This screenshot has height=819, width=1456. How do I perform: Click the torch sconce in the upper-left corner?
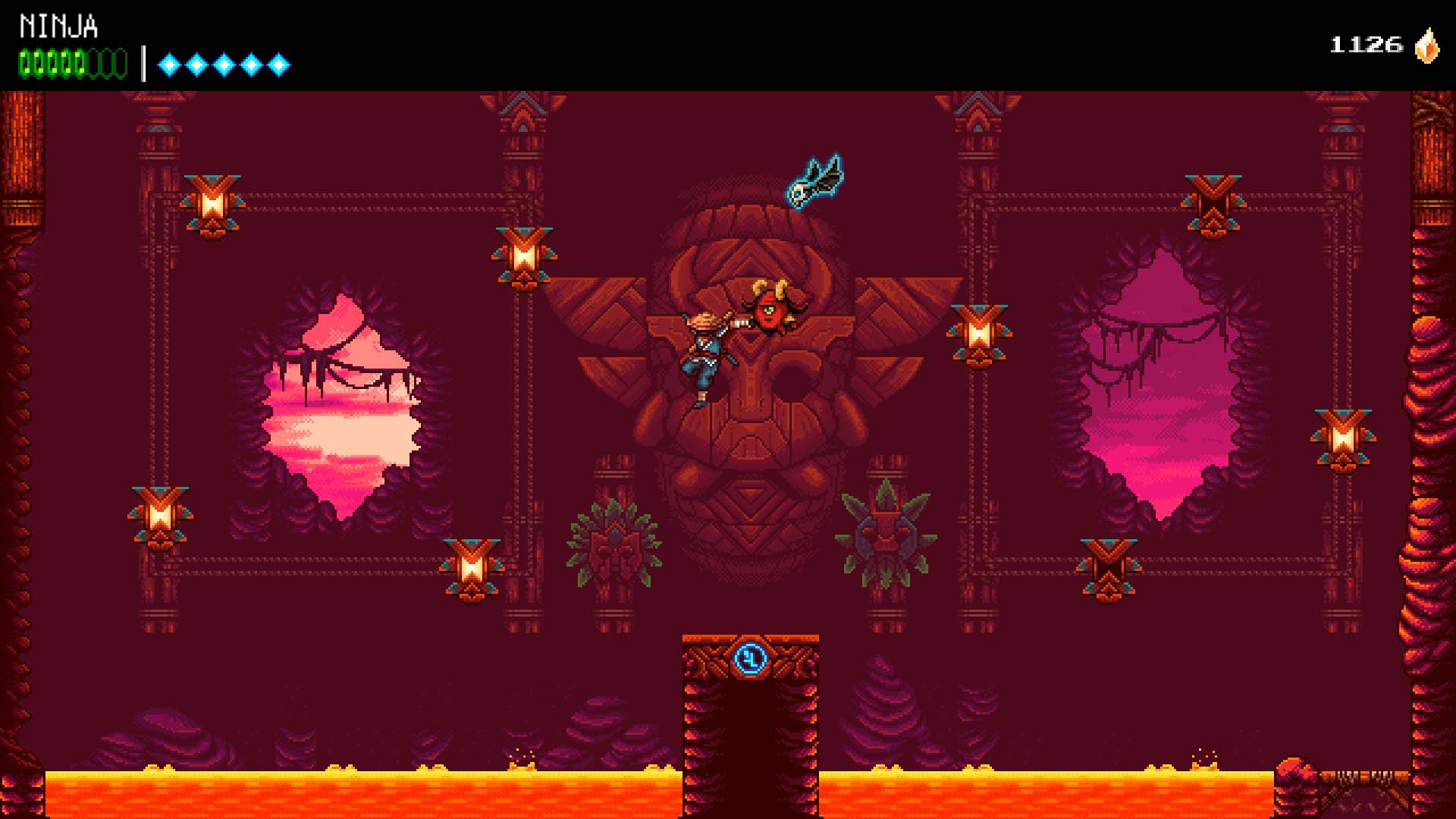211,201
